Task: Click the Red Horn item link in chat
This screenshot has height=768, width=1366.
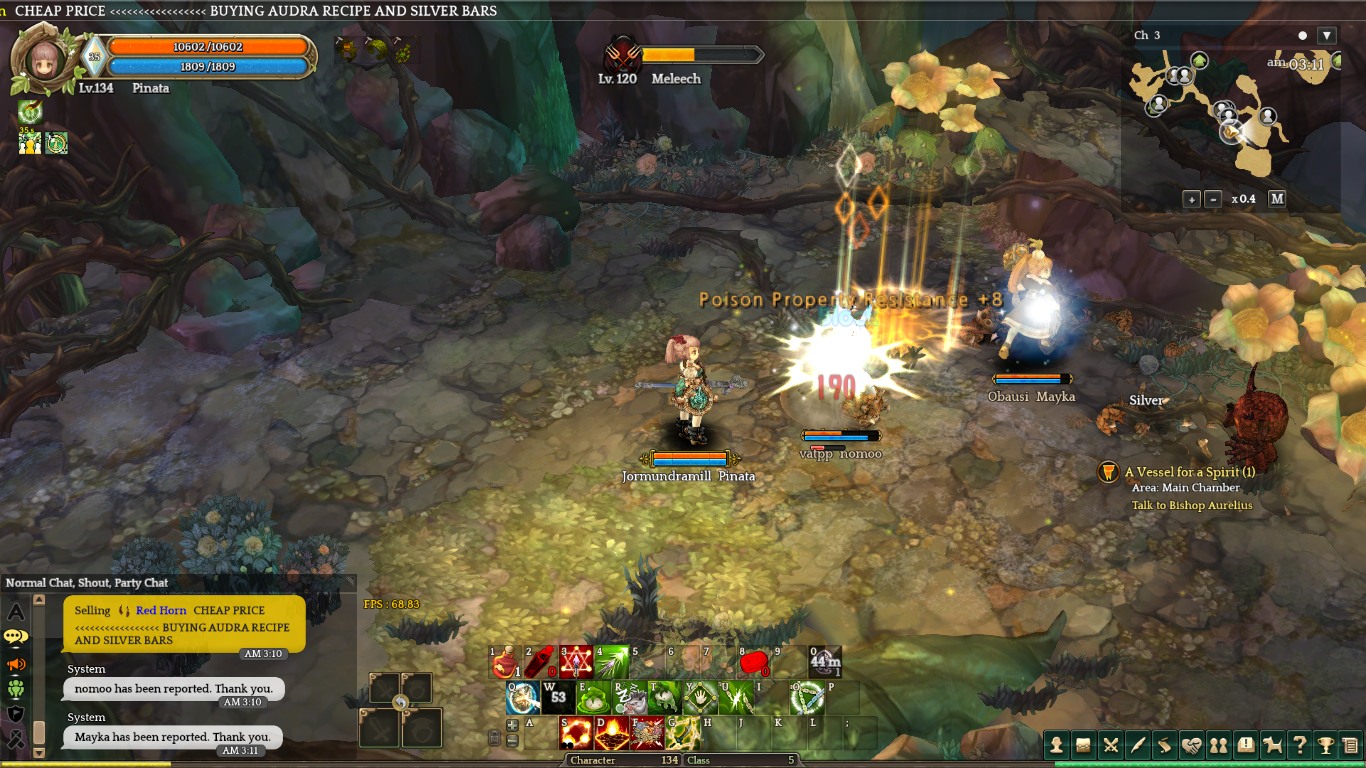Action: point(161,610)
